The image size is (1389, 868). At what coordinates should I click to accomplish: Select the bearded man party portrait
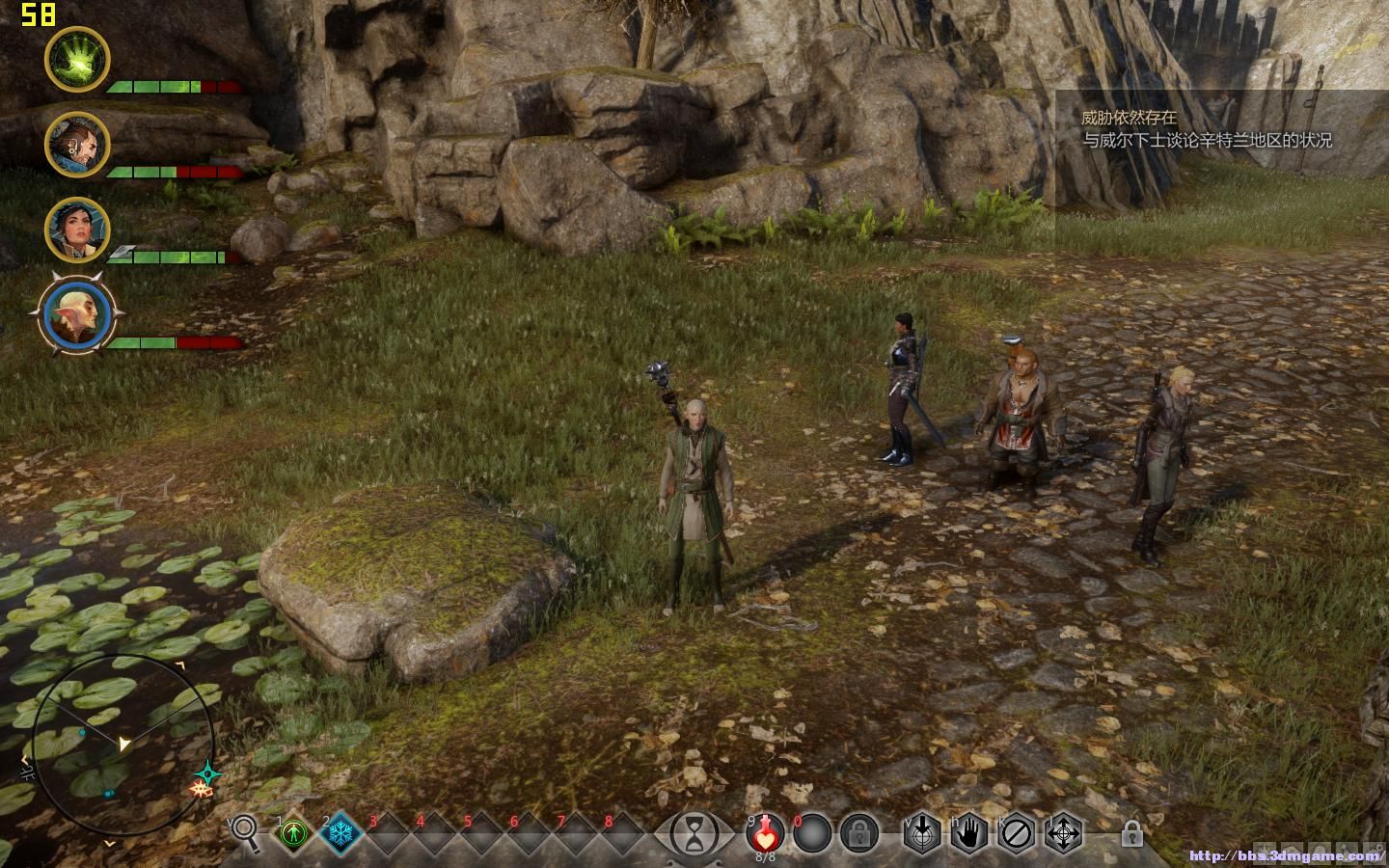click(x=77, y=145)
